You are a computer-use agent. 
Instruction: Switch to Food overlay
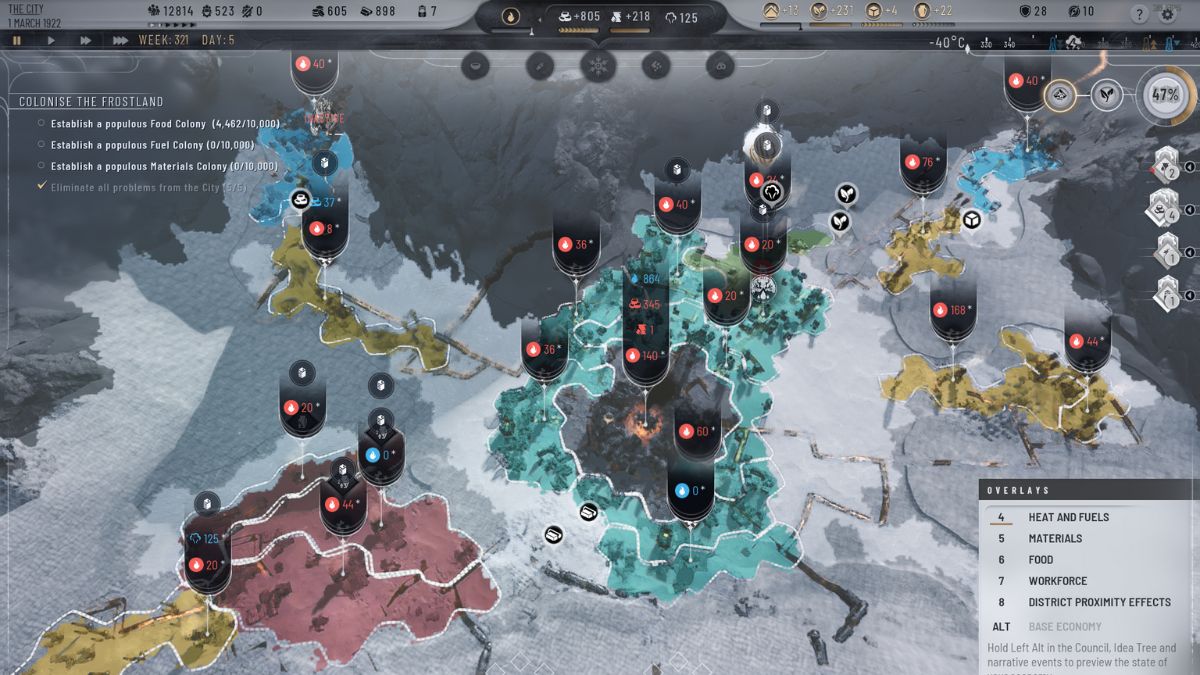pyautogui.click(x=1041, y=560)
